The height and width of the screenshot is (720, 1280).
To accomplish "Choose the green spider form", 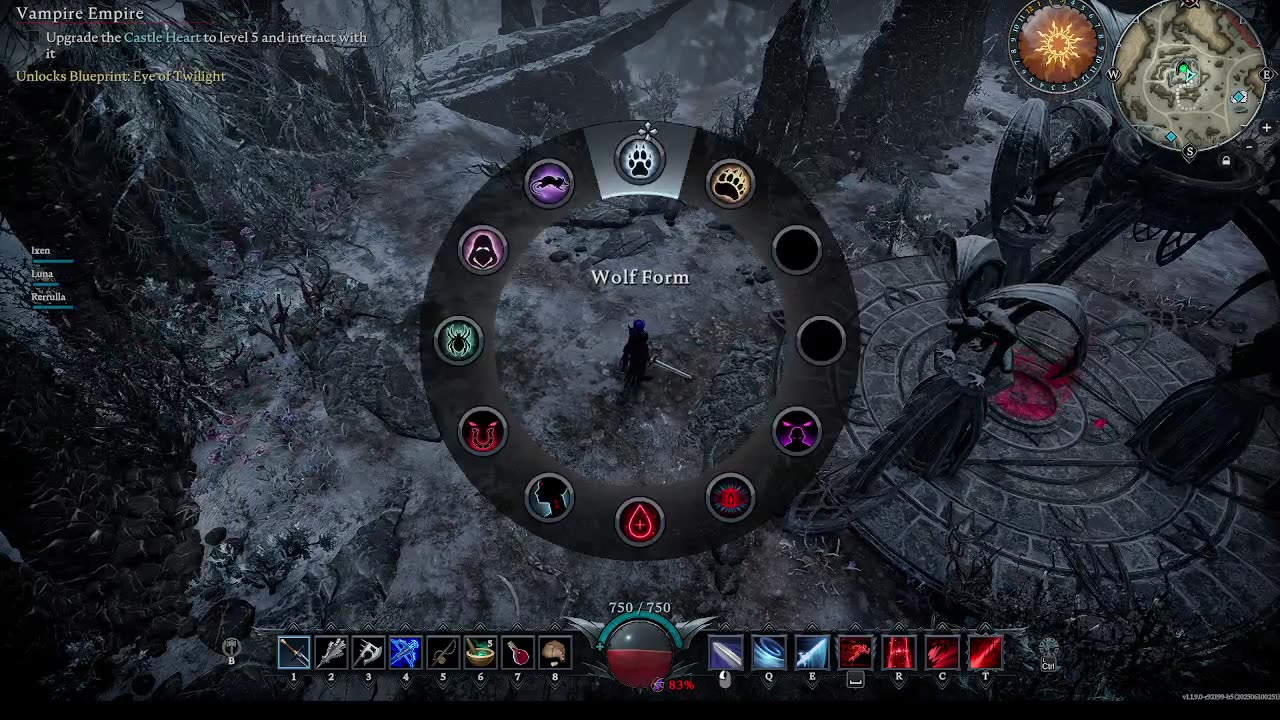I will pyautogui.click(x=459, y=341).
